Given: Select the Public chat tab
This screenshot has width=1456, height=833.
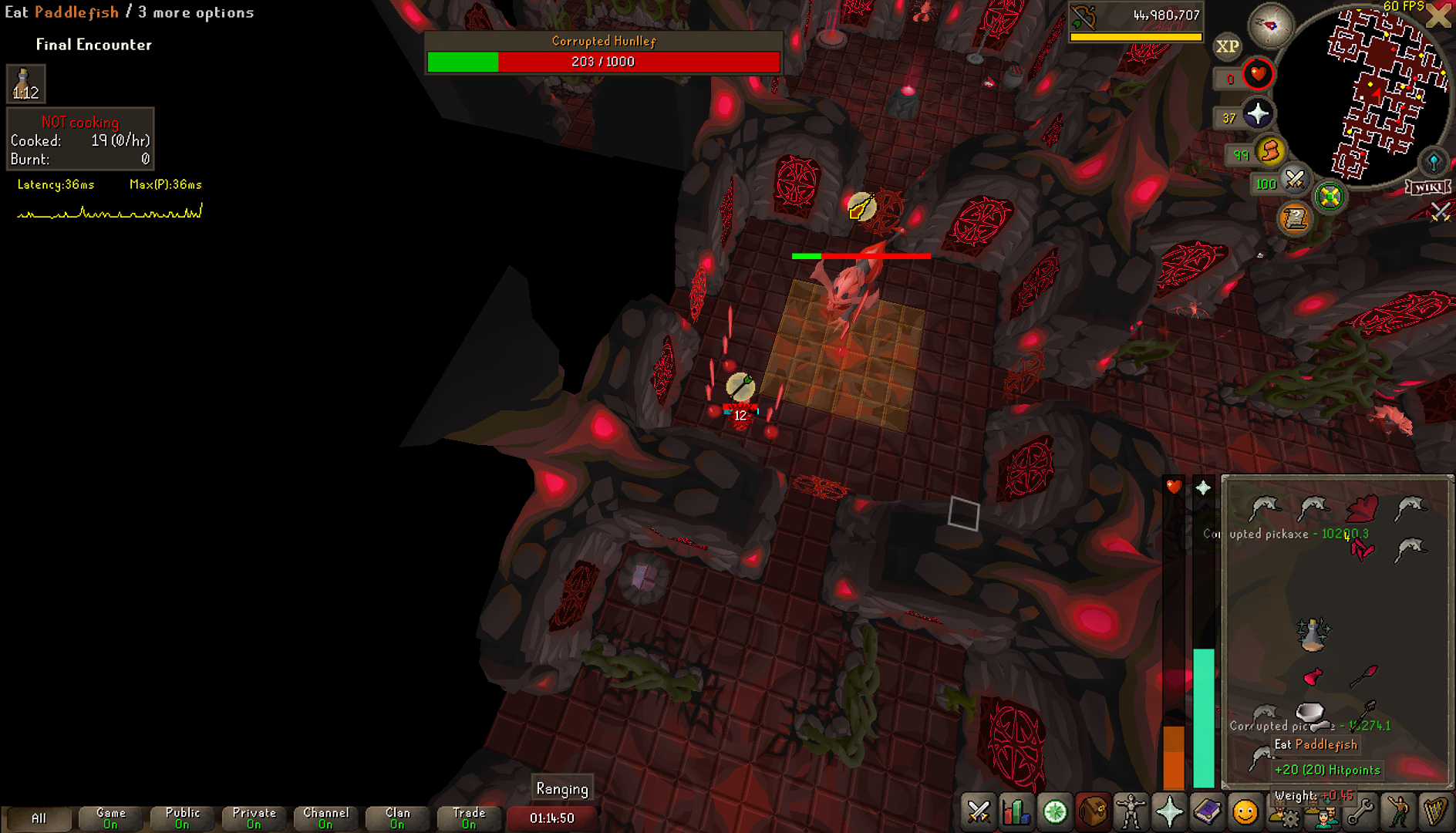Looking at the screenshot, I should pos(182,818).
